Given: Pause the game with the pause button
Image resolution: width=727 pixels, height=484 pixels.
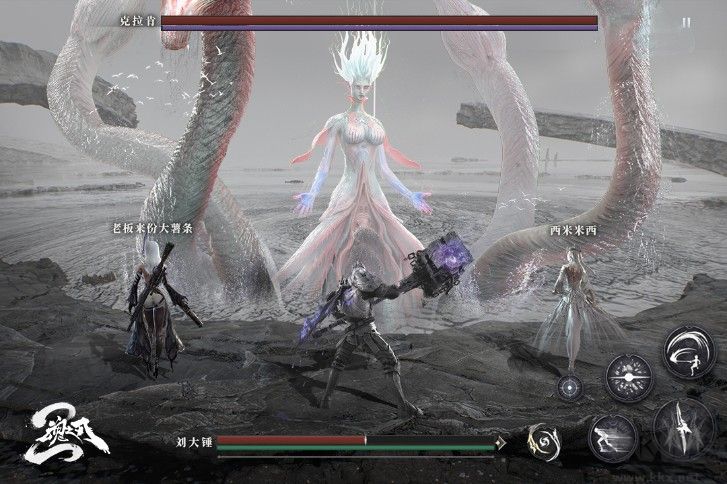Looking at the screenshot, I should tap(685, 21).
